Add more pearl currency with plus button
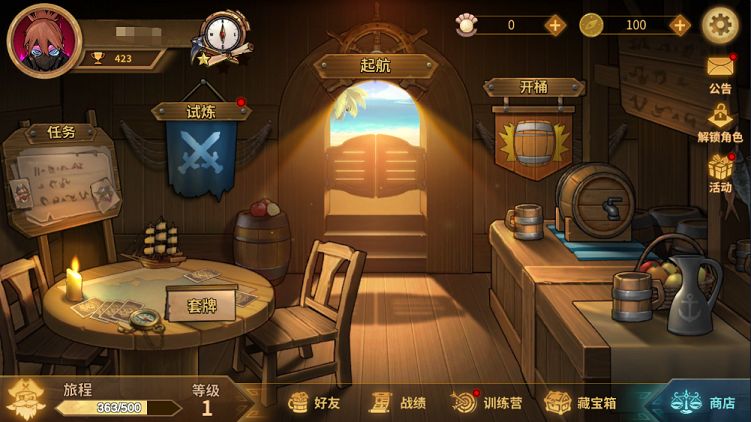Image resolution: width=751 pixels, height=422 pixels. pos(555,25)
